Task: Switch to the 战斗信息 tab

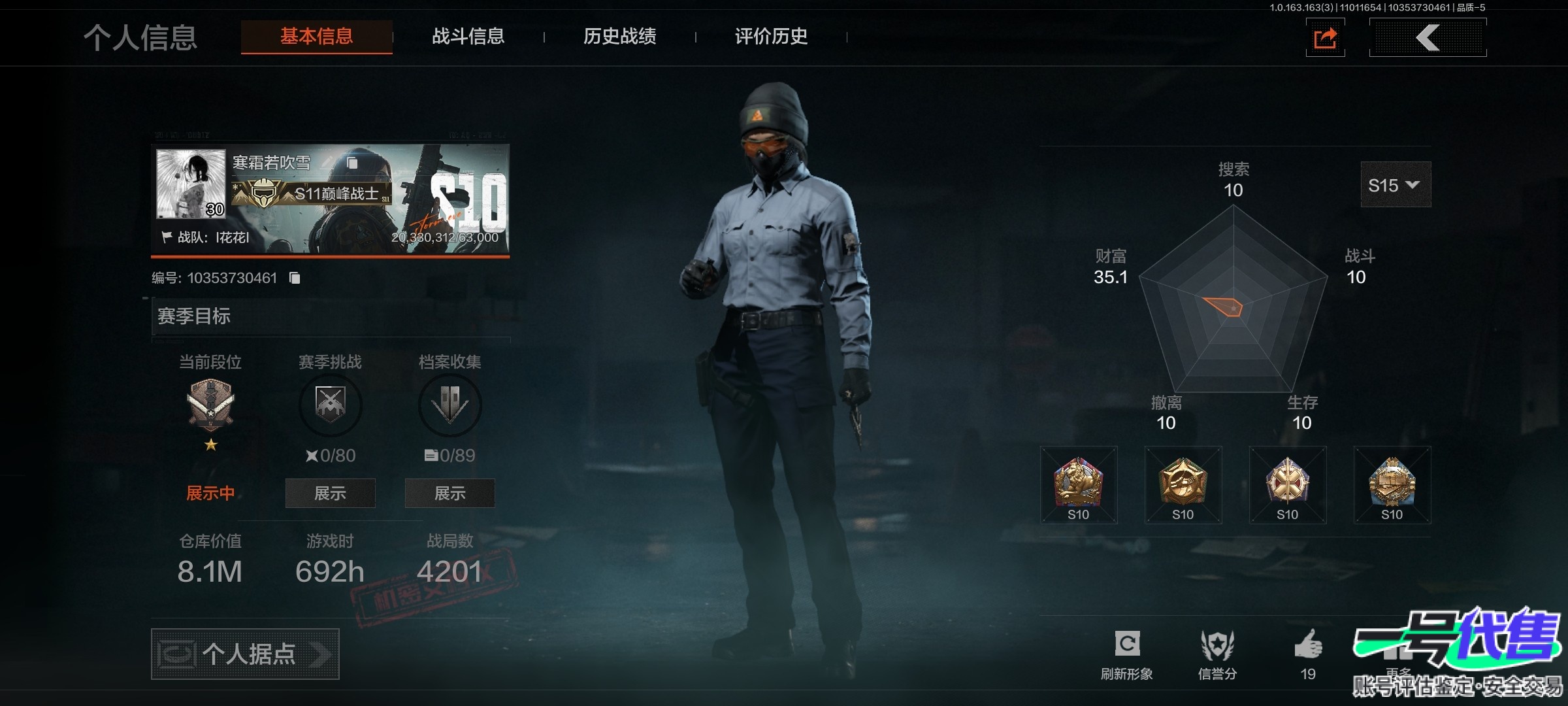Action: (x=468, y=37)
